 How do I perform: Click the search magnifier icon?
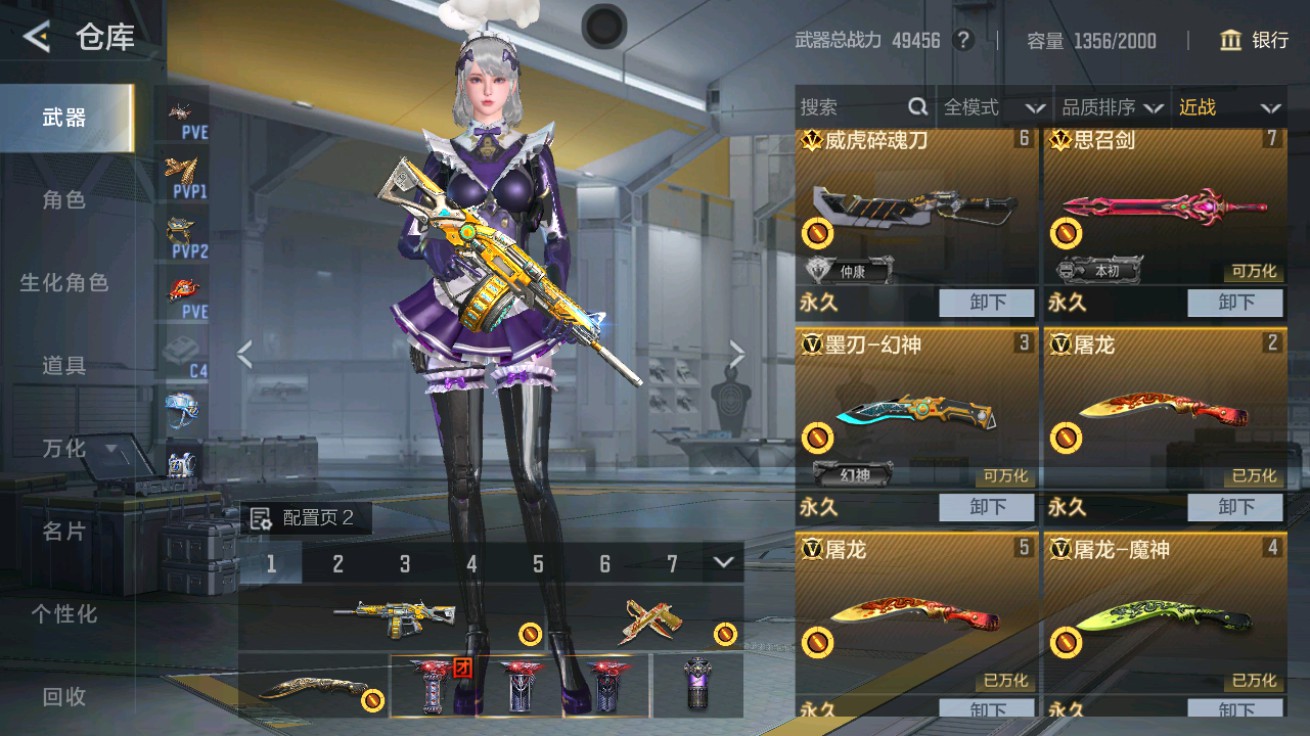[x=917, y=106]
